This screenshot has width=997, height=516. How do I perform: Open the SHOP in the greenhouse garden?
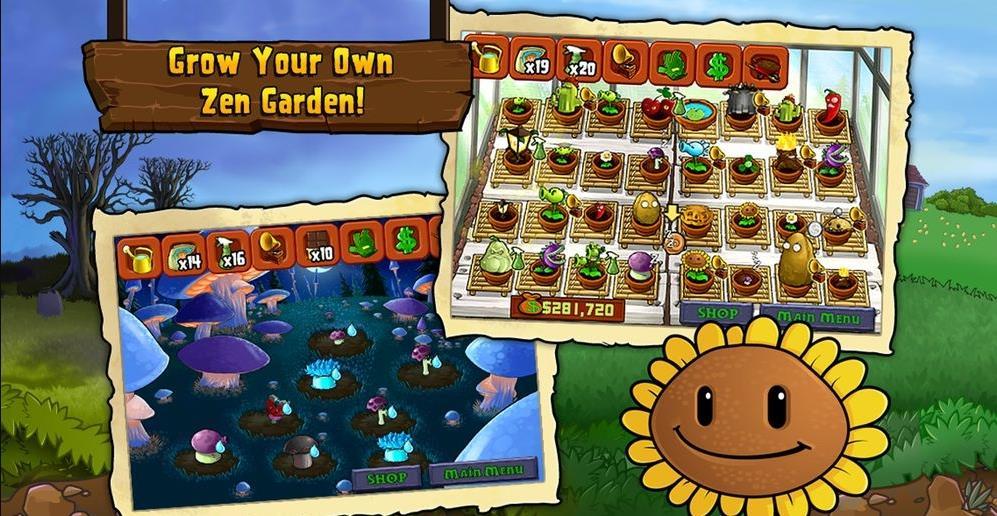click(x=716, y=314)
